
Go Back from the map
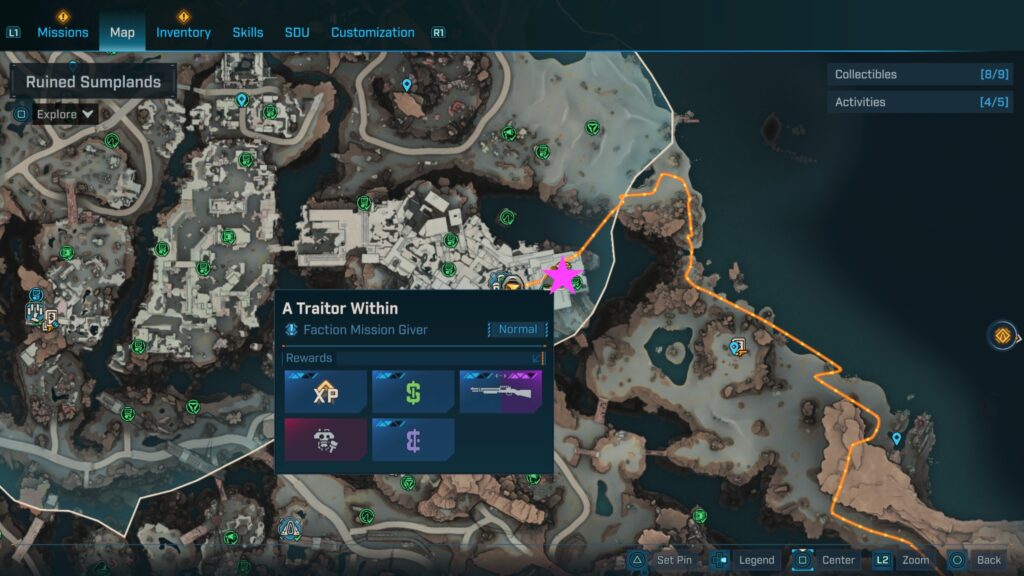[975, 560]
